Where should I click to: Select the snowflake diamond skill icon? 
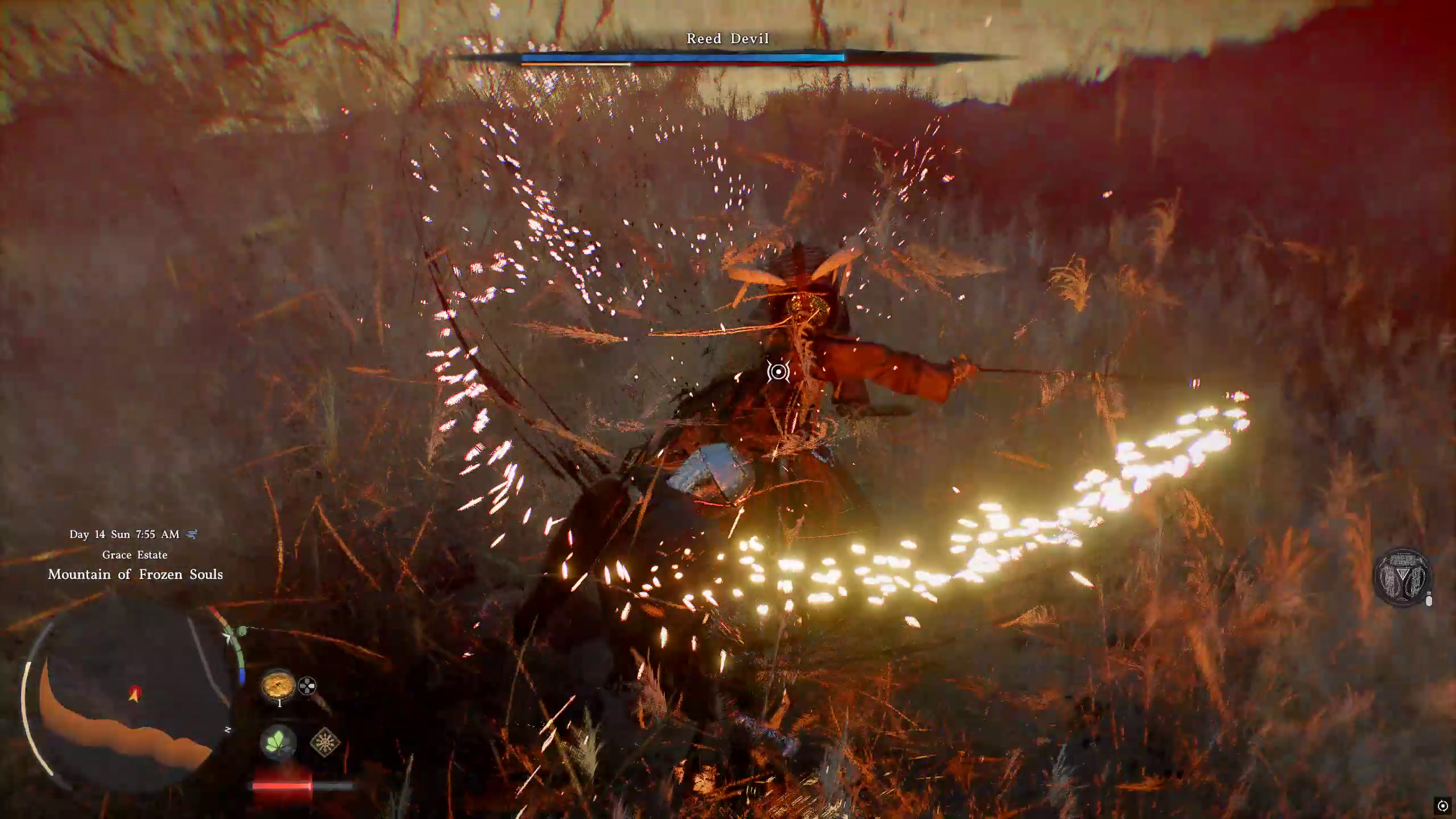pyautogui.click(x=325, y=742)
